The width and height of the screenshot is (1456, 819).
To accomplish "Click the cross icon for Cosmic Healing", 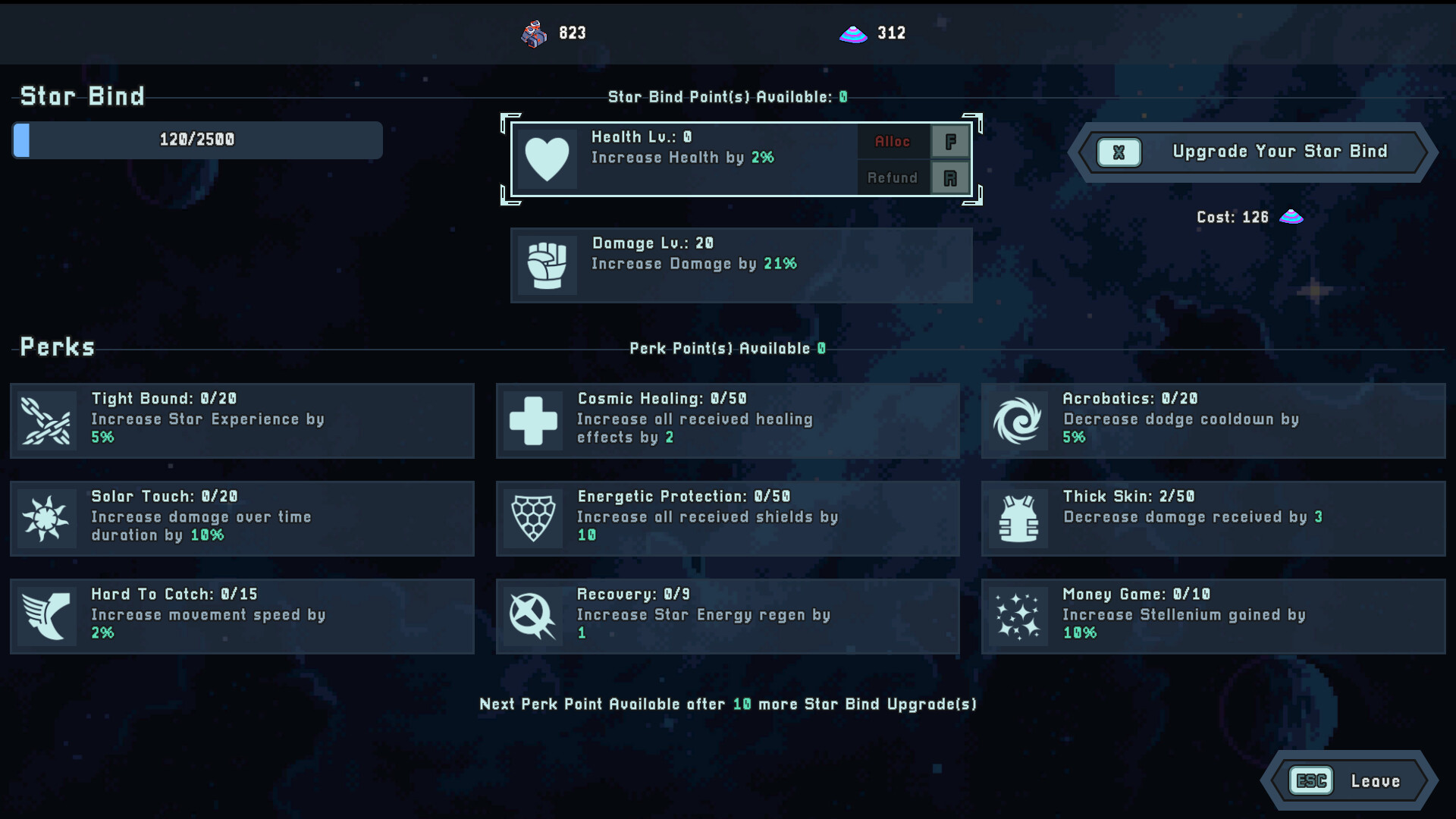I will [533, 421].
